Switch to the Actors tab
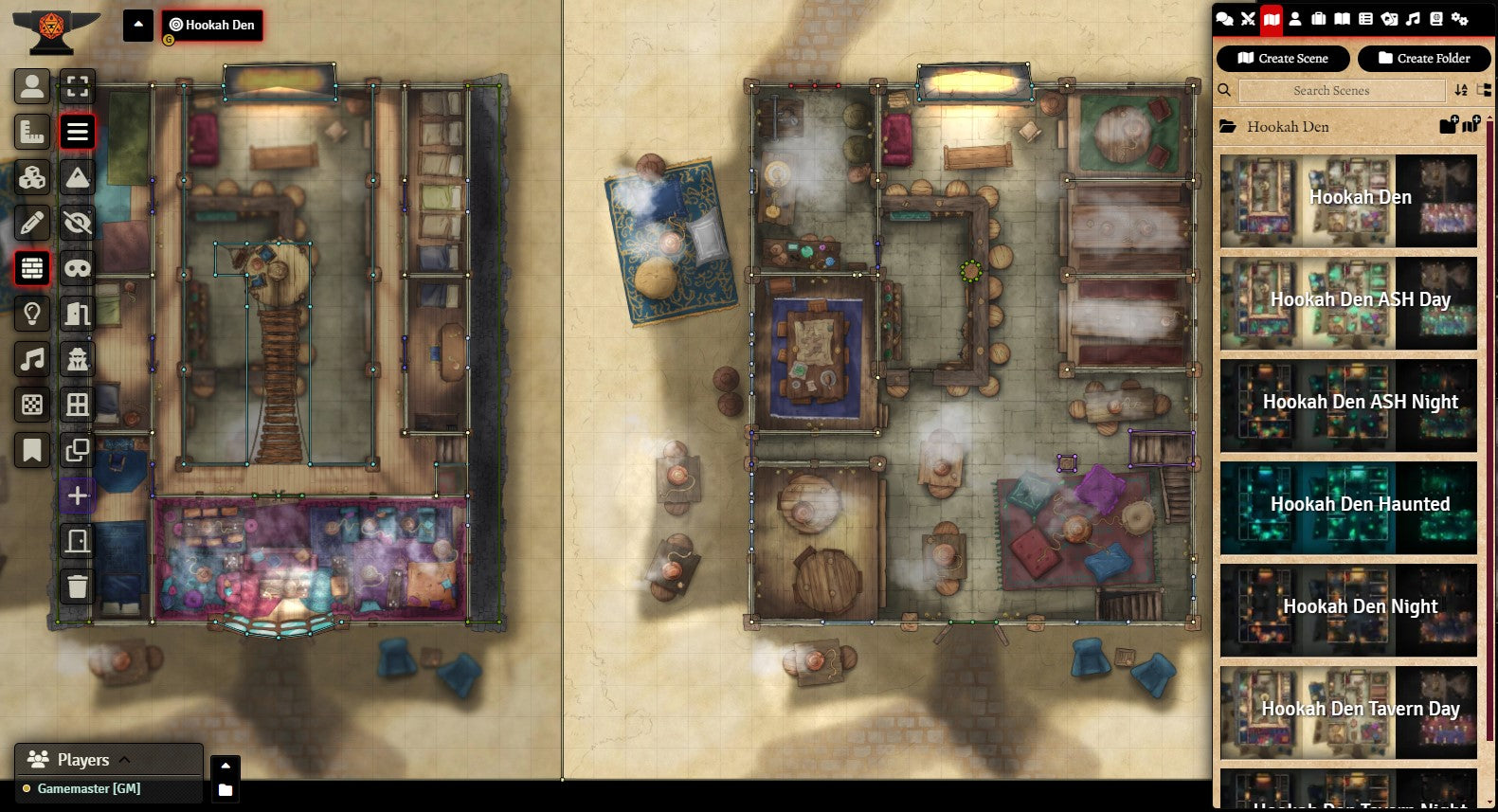This screenshot has width=1498, height=812. point(1295,19)
